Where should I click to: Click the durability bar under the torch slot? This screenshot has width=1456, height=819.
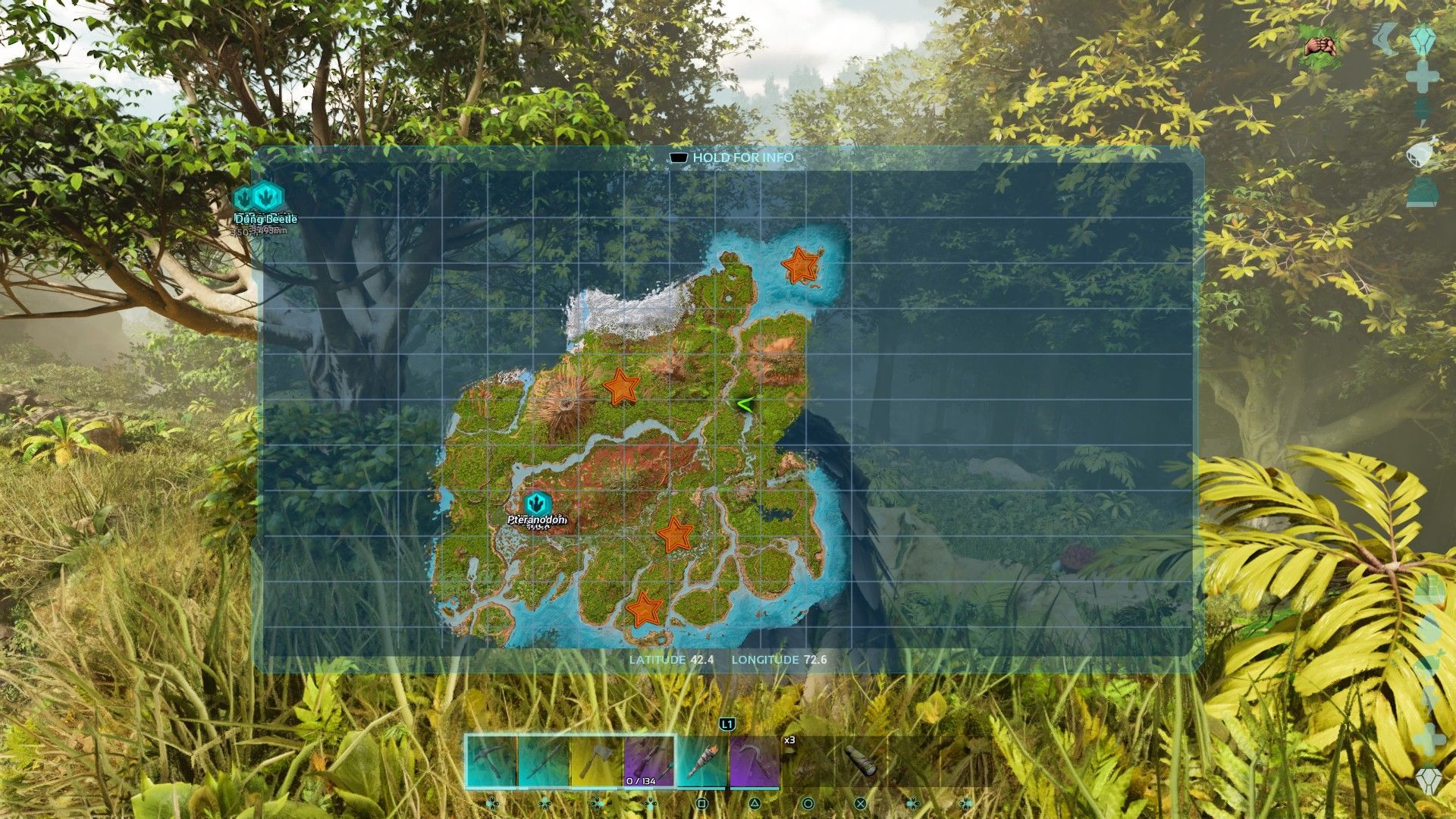701,787
